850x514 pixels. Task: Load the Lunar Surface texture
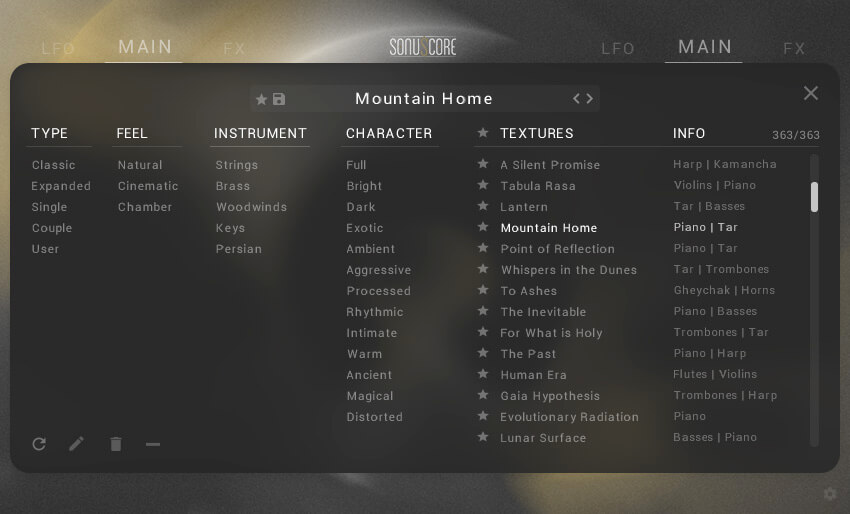coord(543,438)
